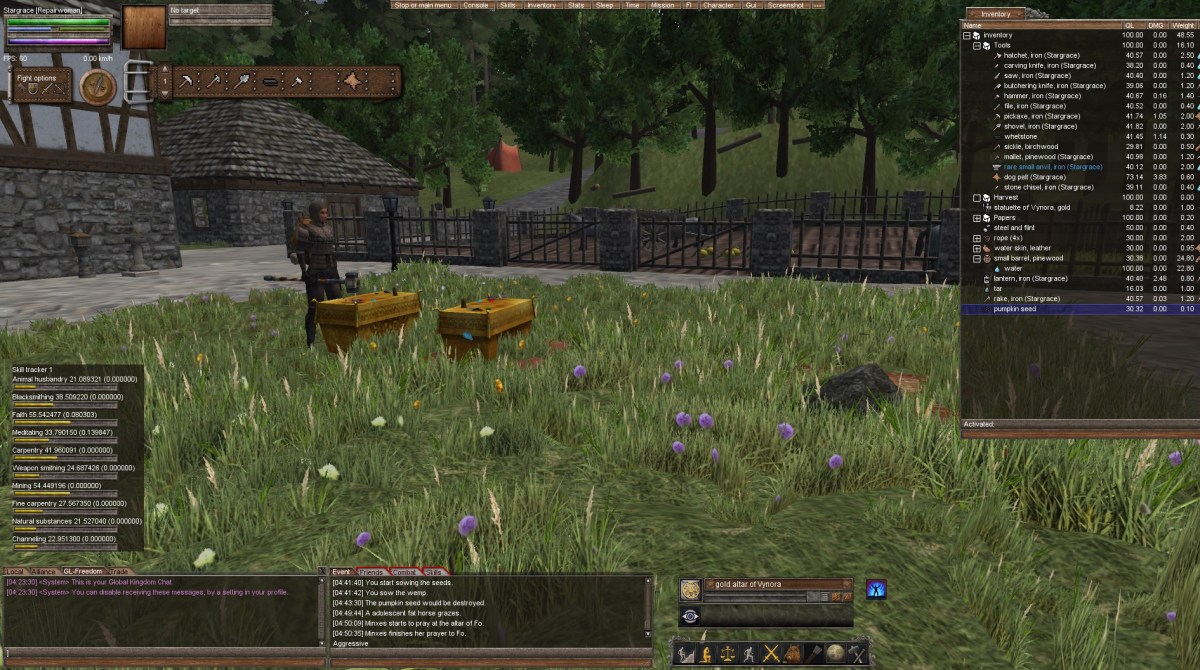Screen dimensions: 1200x670
Task: Select the pickaxe on the toolbelt
Action: 185,81
